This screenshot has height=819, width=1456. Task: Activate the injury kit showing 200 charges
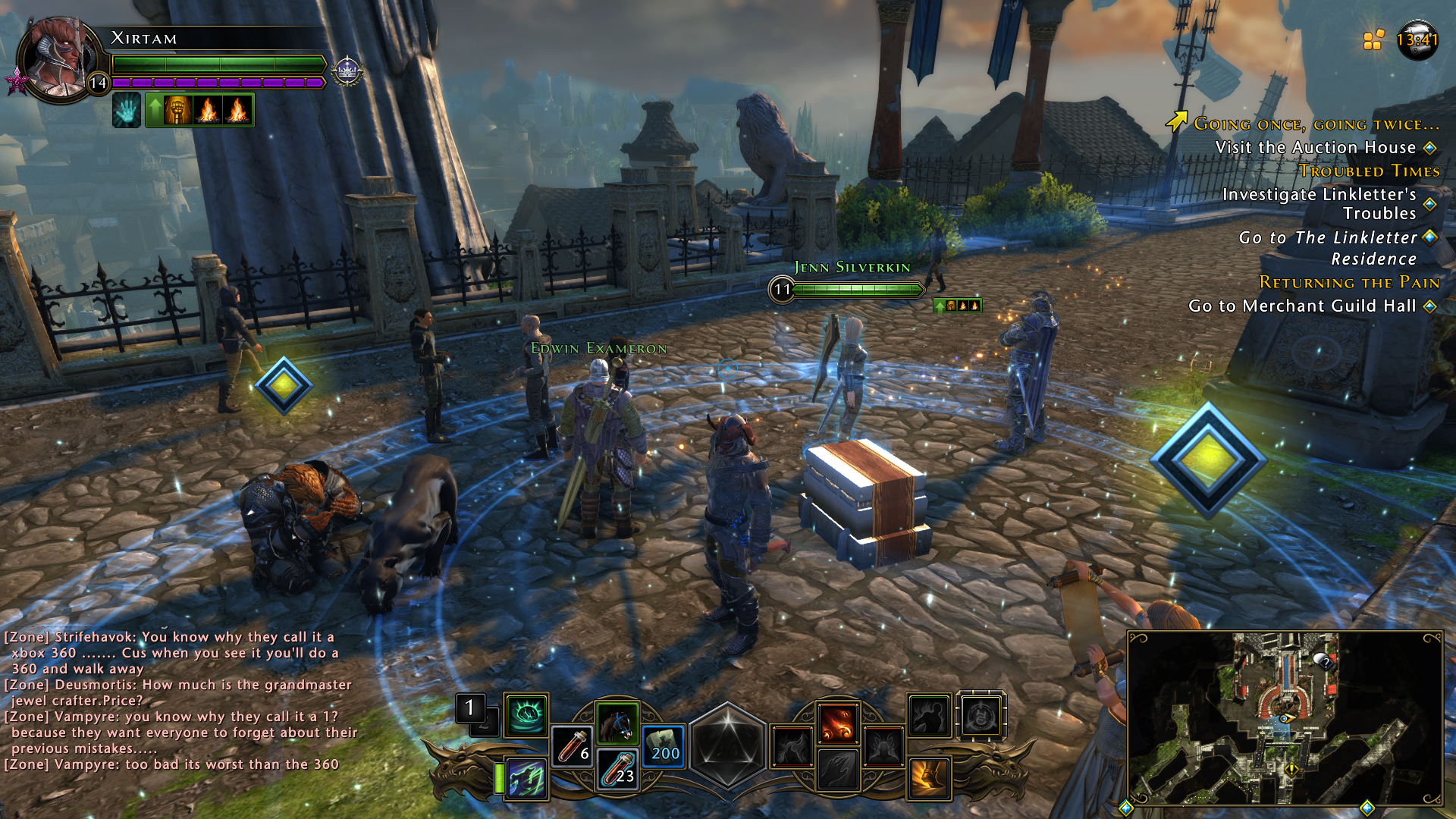663,745
